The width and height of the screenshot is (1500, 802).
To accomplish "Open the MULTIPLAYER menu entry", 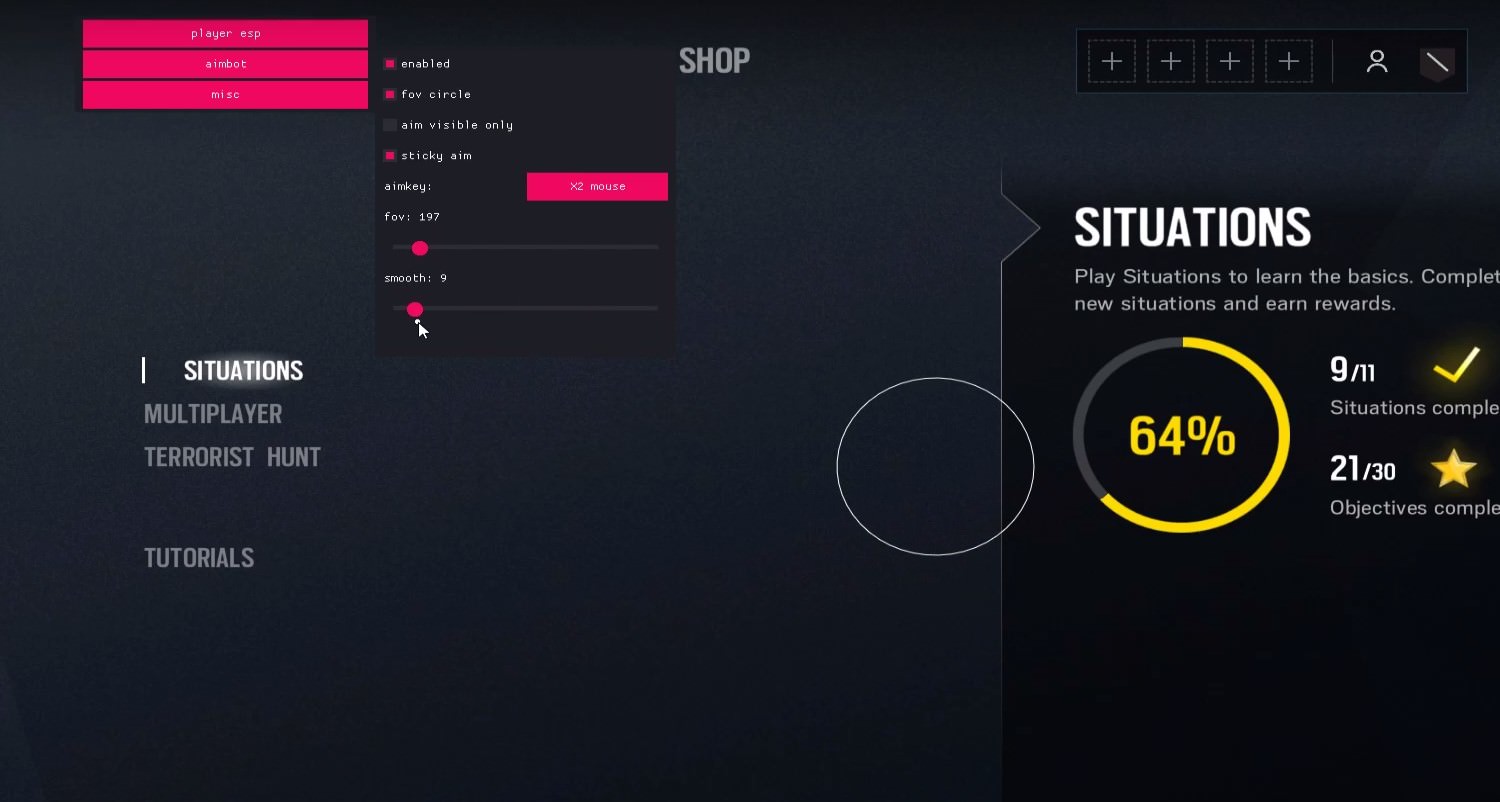I will [213, 413].
